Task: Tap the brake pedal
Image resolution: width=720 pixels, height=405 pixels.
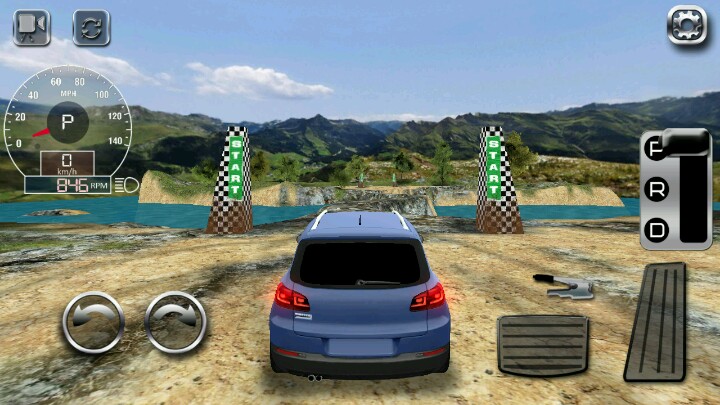Action: tap(542, 345)
